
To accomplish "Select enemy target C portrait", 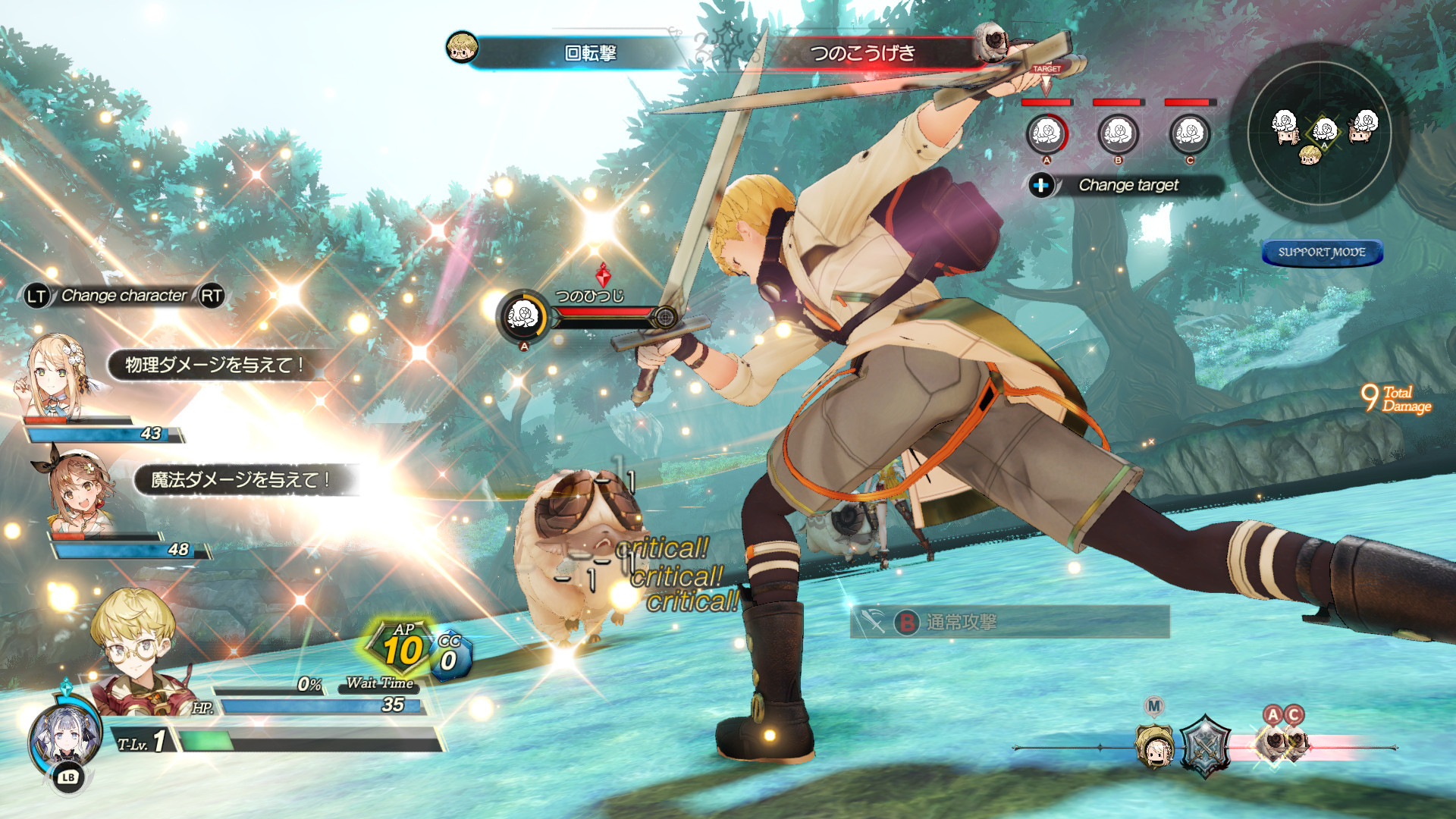I will (1189, 134).
